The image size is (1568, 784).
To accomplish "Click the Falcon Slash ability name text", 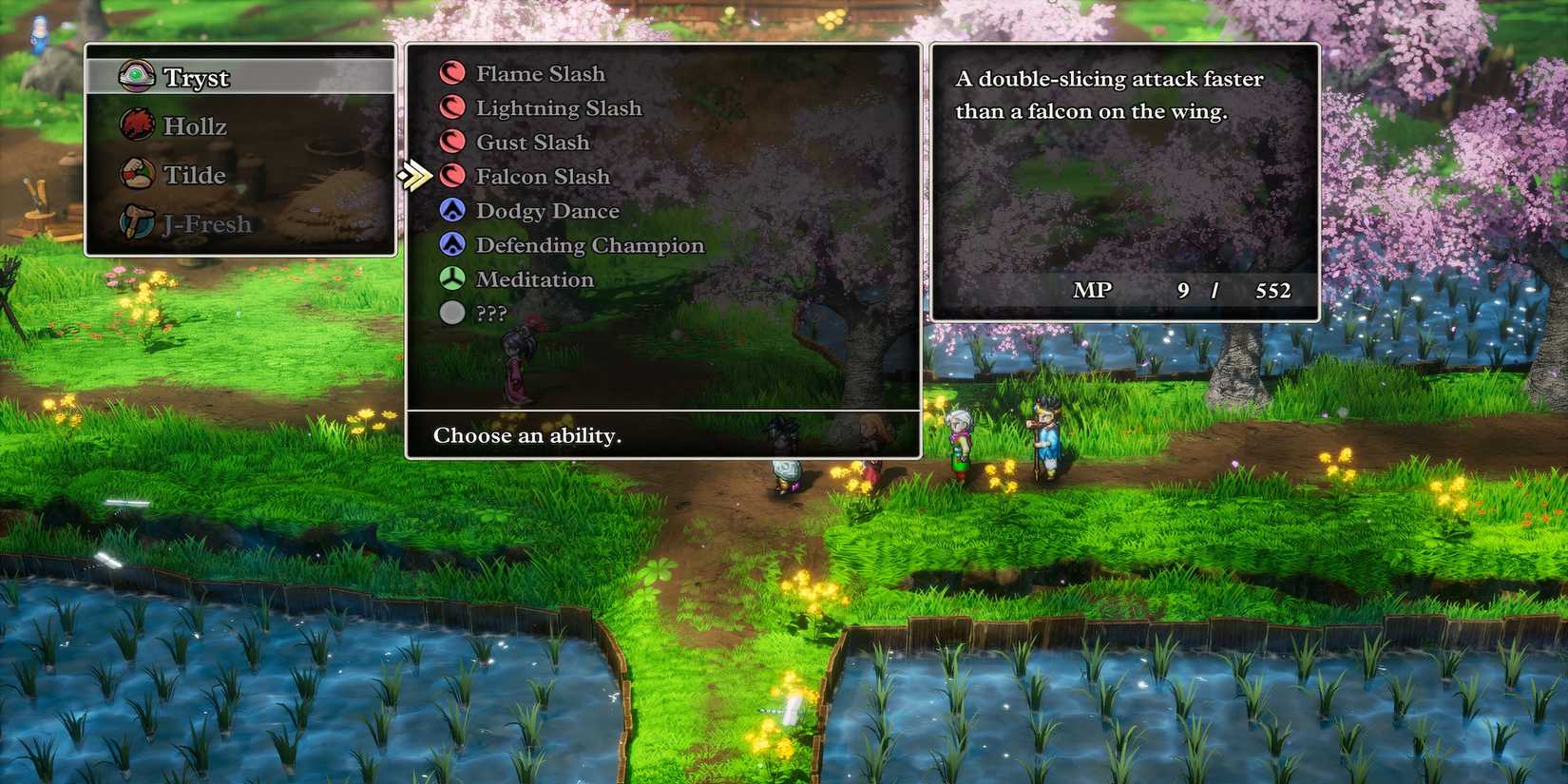I will (543, 176).
